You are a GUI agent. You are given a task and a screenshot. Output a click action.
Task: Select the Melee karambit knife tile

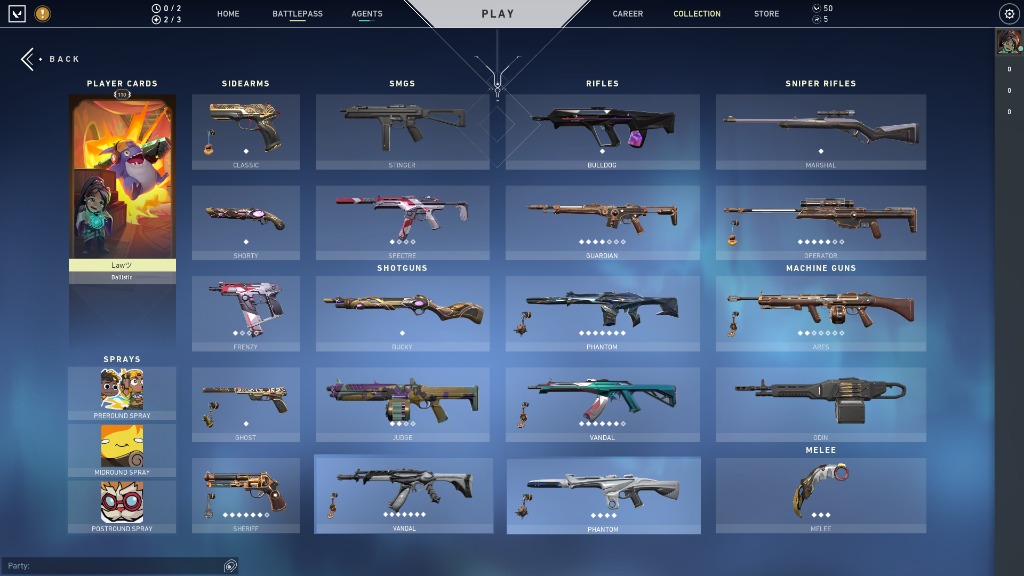tap(820, 495)
